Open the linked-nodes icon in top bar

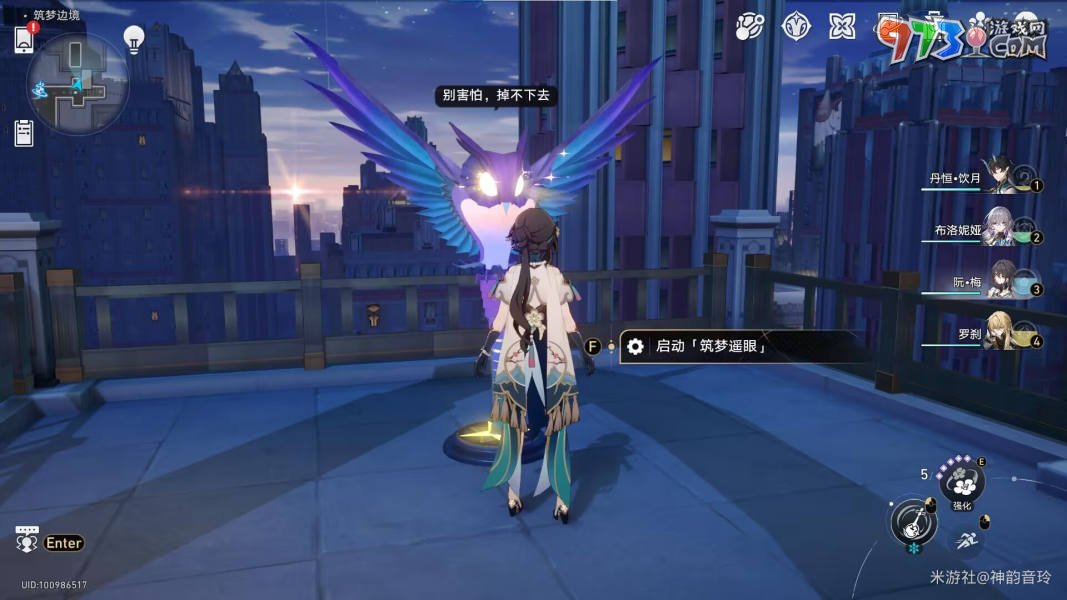749,27
